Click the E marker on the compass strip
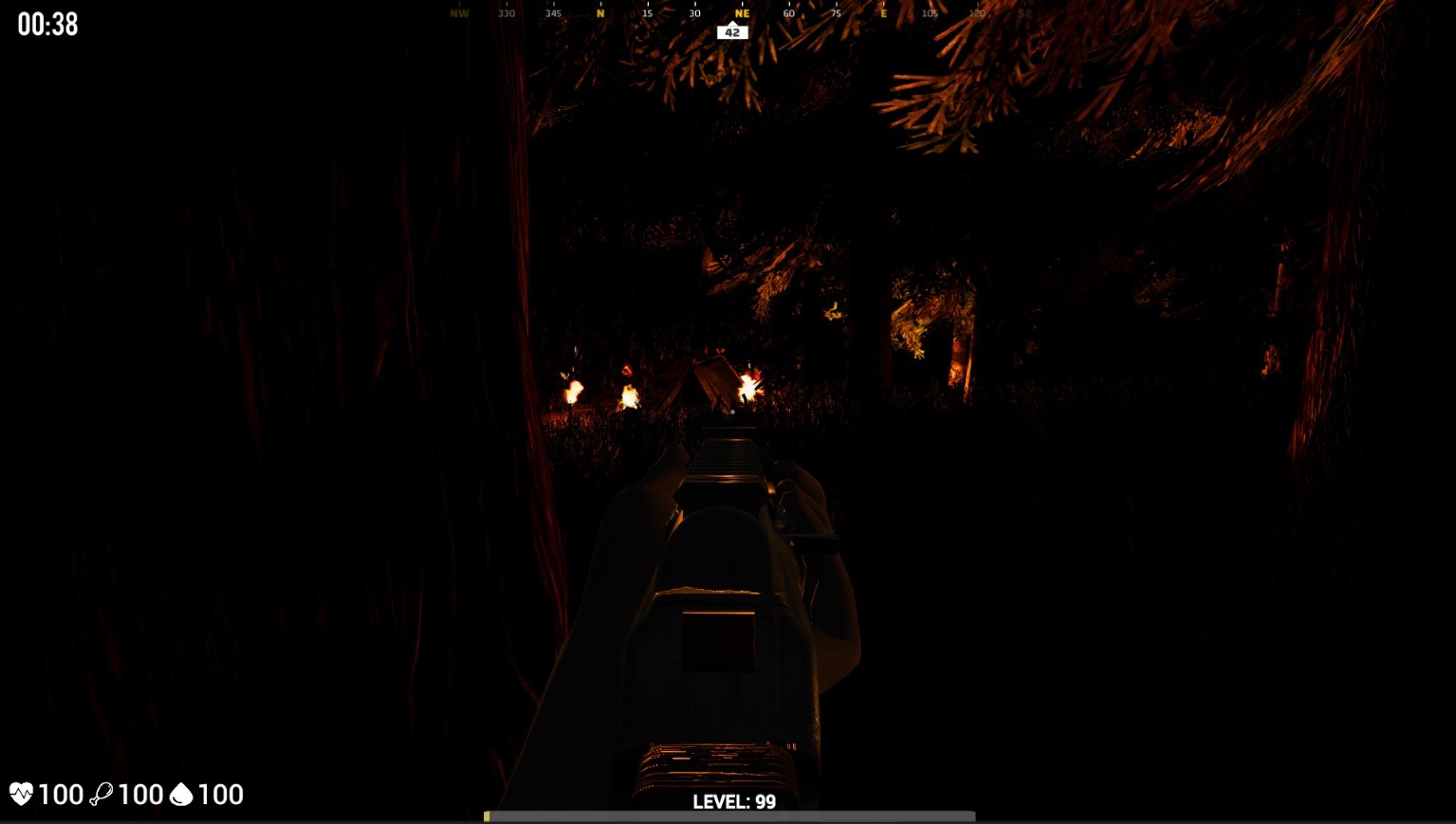1456x824 pixels. click(x=883, y=14)
